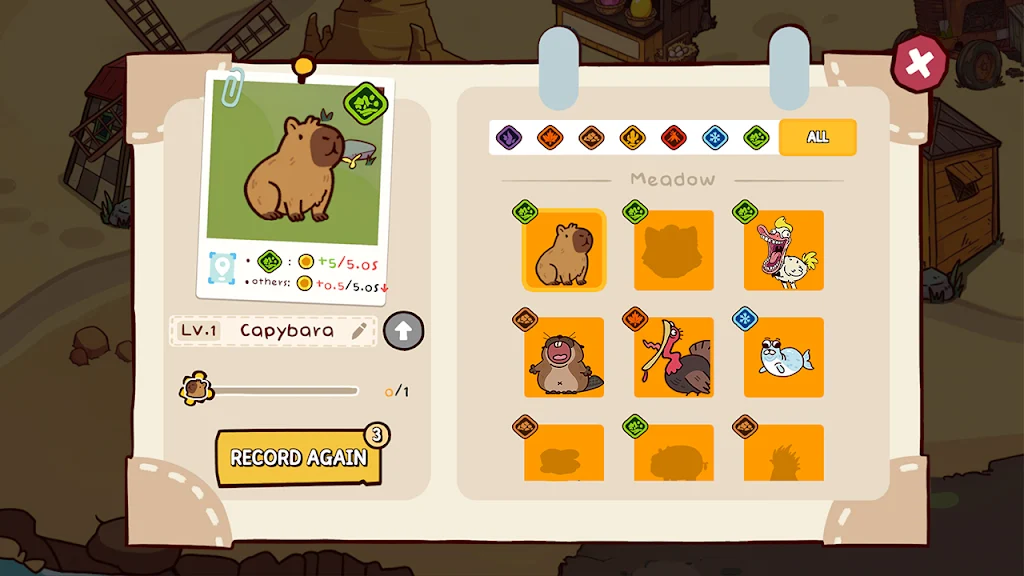Filter by the purple flame habitat

509,137
